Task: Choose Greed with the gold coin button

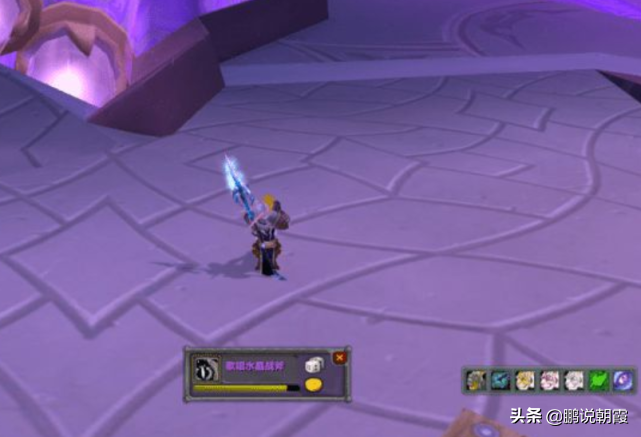Action: click(x=314, y=385)
